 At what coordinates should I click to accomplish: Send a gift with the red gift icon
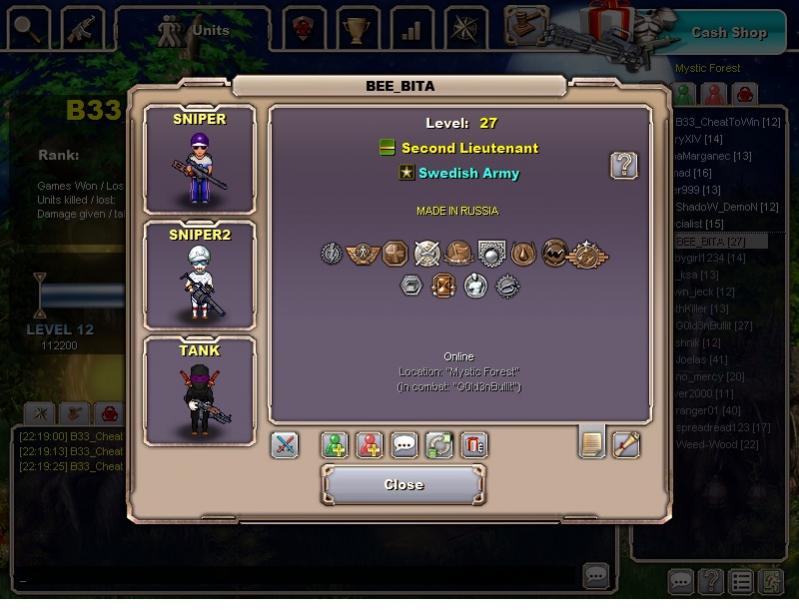(x=474, y=445)
